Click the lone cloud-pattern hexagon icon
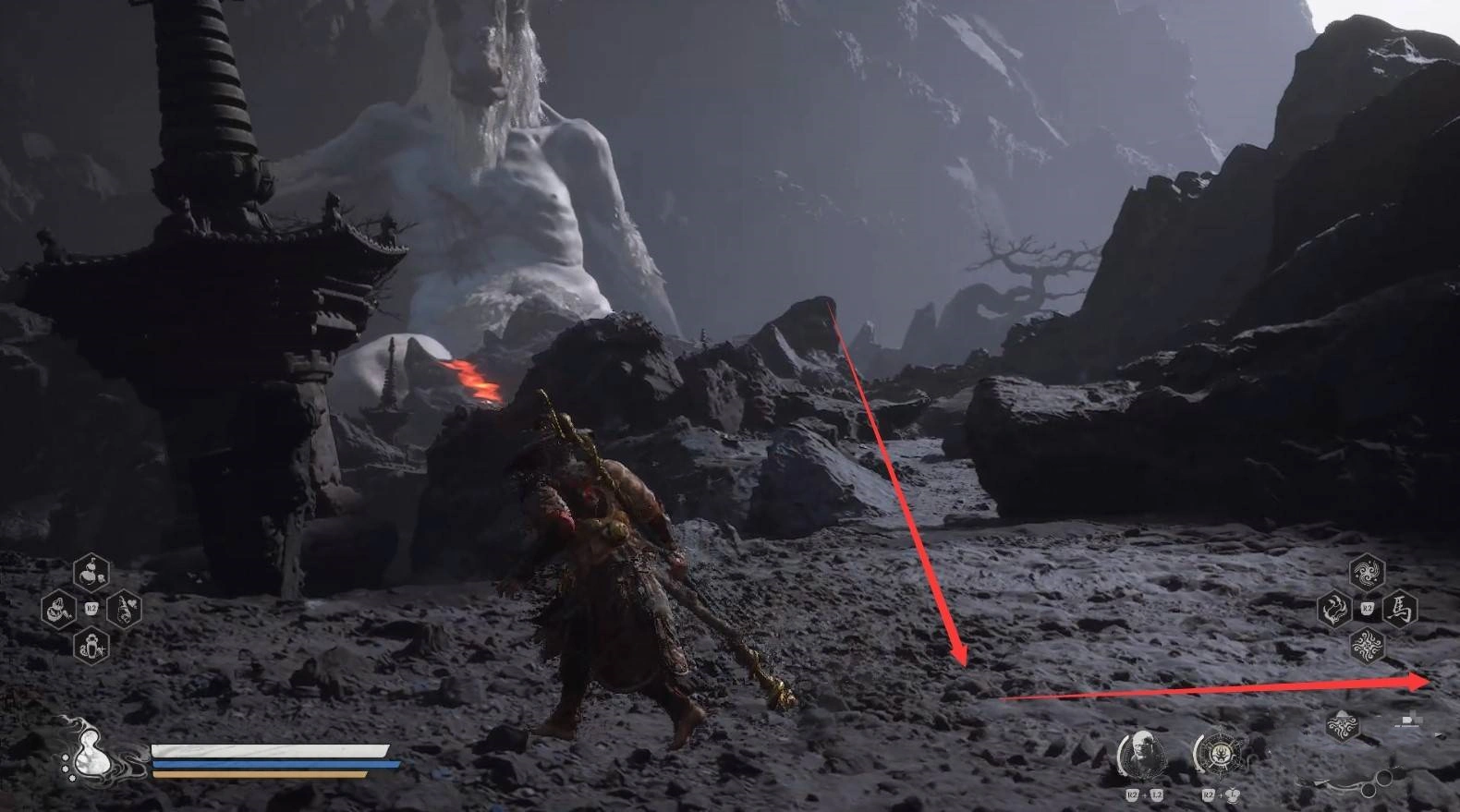The image size is (1460, 812). pyautogui.click(x=1343, y=726)
